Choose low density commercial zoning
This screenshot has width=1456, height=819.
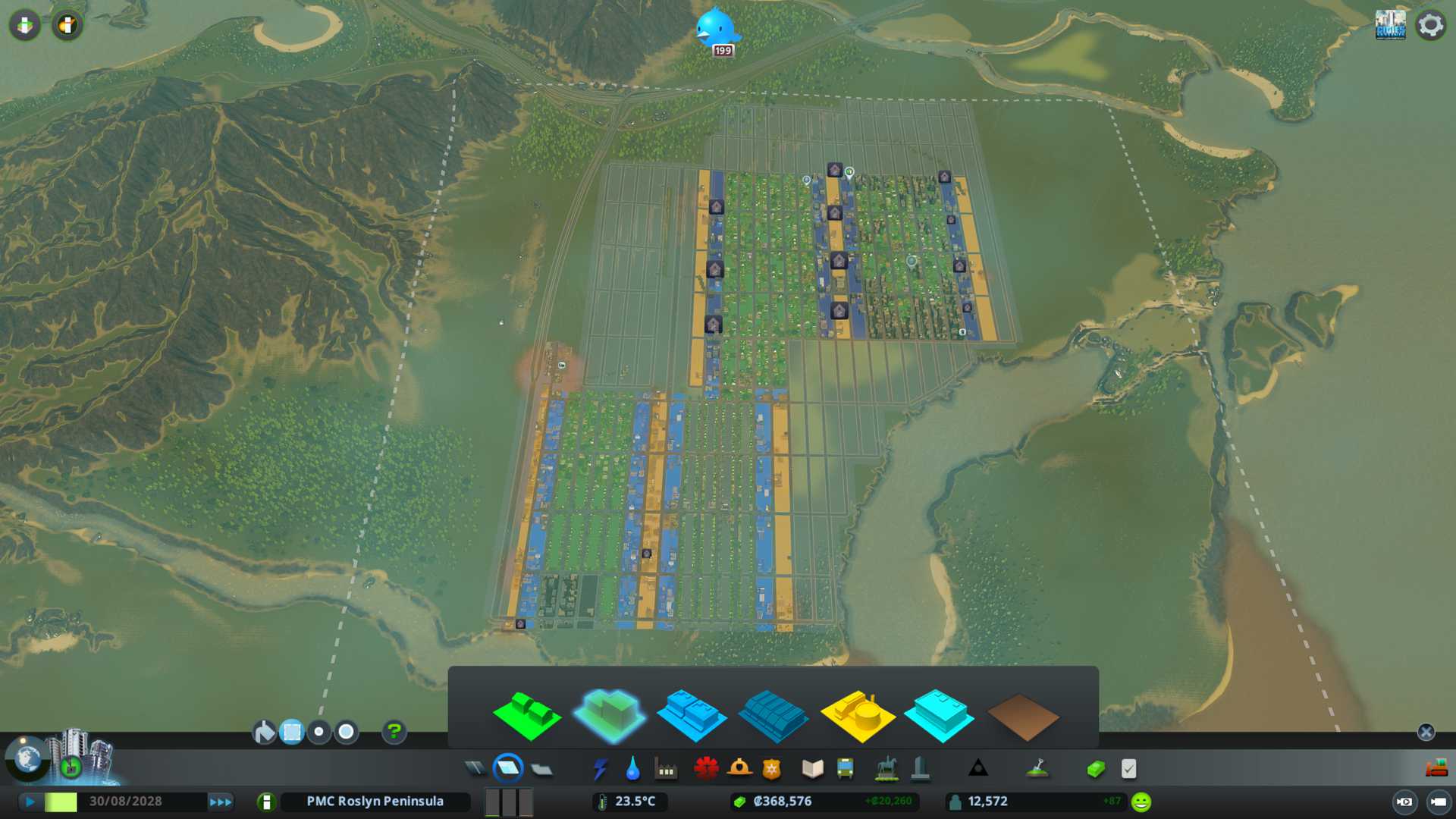coord(691,715)
